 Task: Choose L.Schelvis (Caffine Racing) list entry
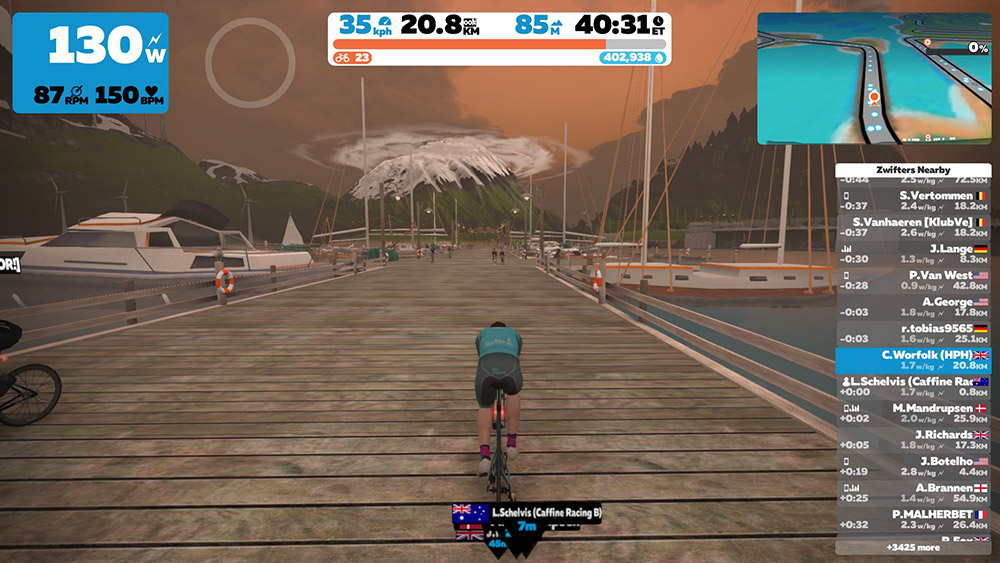(913, 387)
